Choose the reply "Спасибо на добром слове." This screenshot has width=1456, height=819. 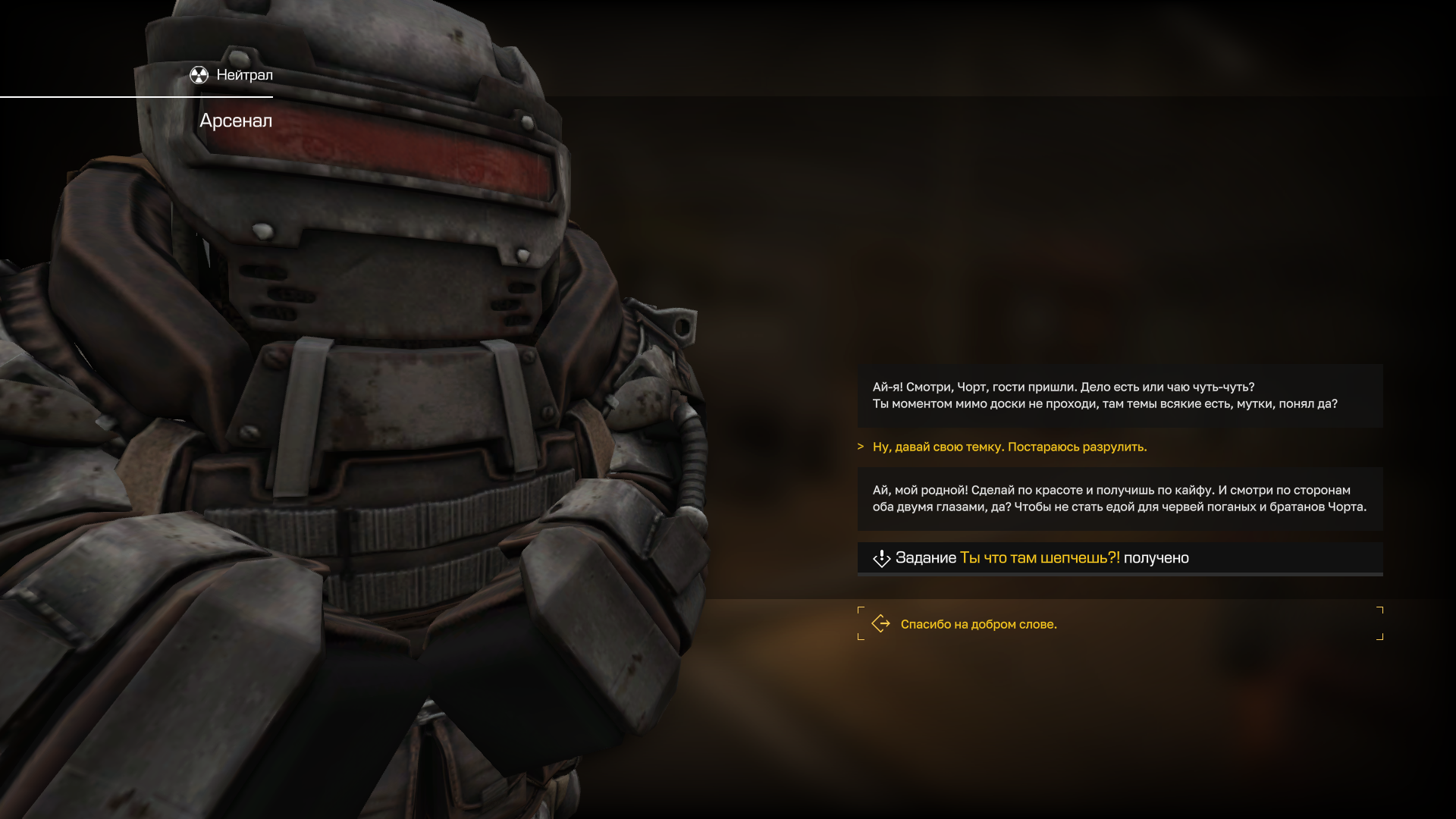(x=978, y=624)
